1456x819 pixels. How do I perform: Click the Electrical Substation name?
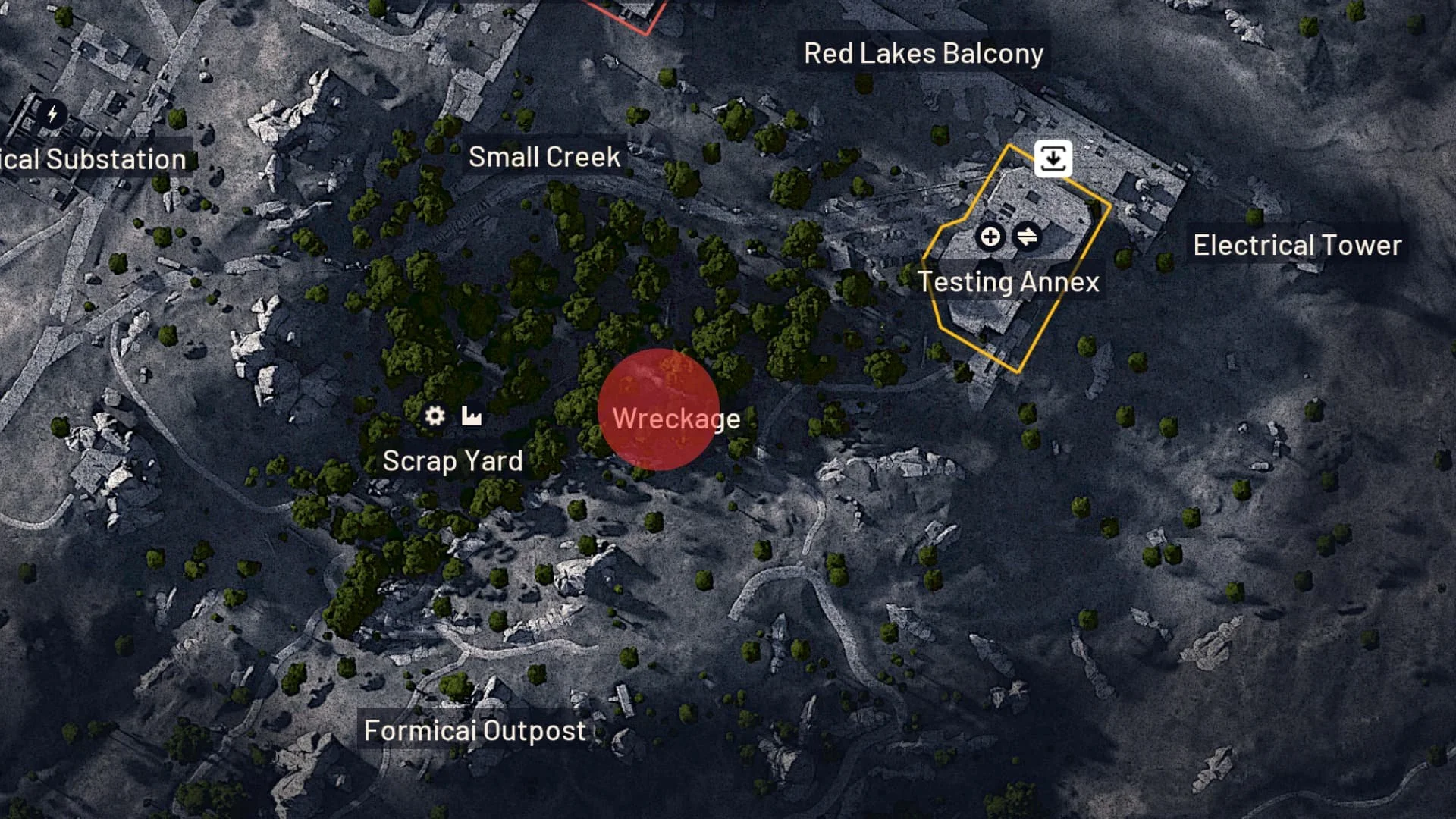tap(92, 159)
